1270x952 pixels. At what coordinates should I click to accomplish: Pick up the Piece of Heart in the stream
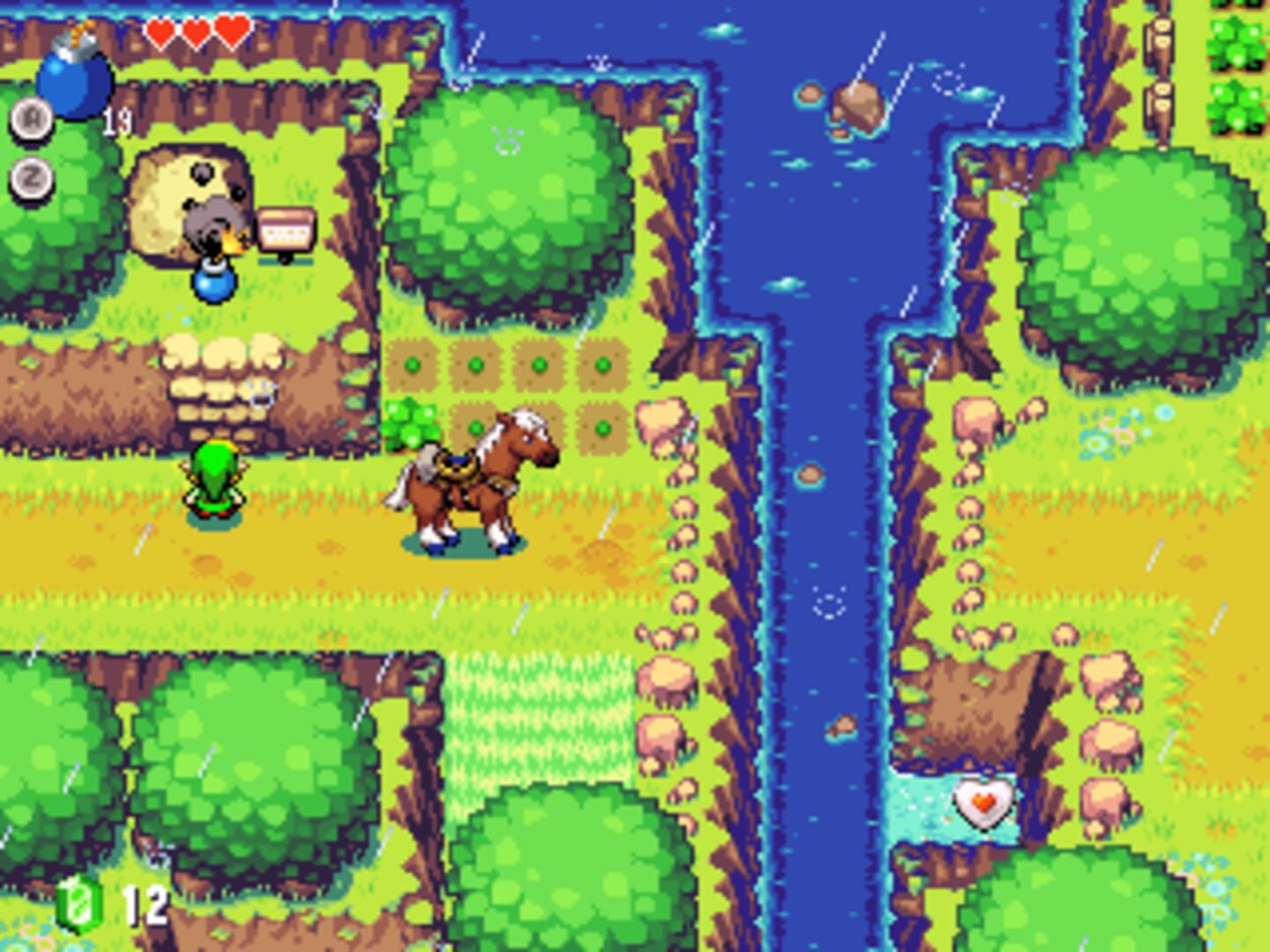point(986,805)
